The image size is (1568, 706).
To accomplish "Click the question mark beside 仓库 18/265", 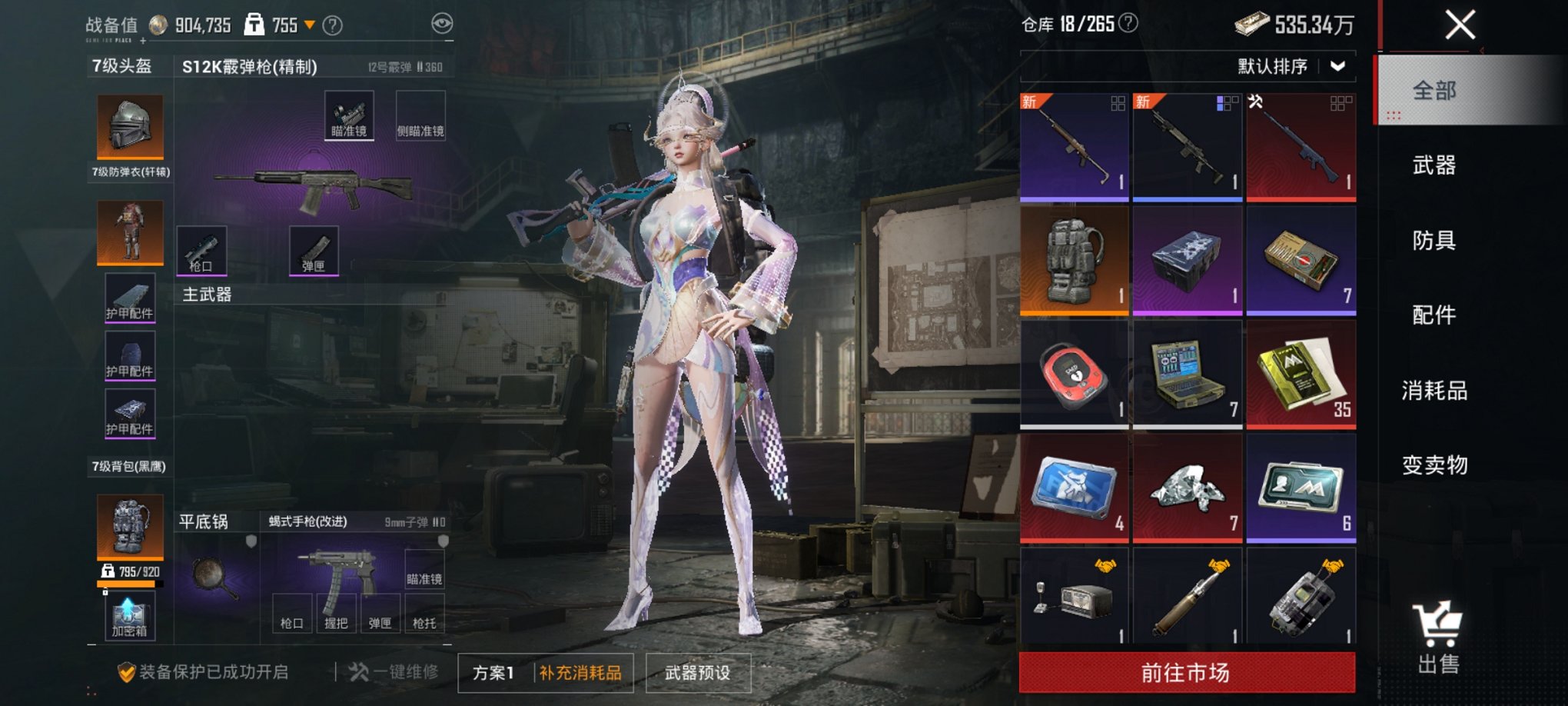I will tap(1126, 23).
